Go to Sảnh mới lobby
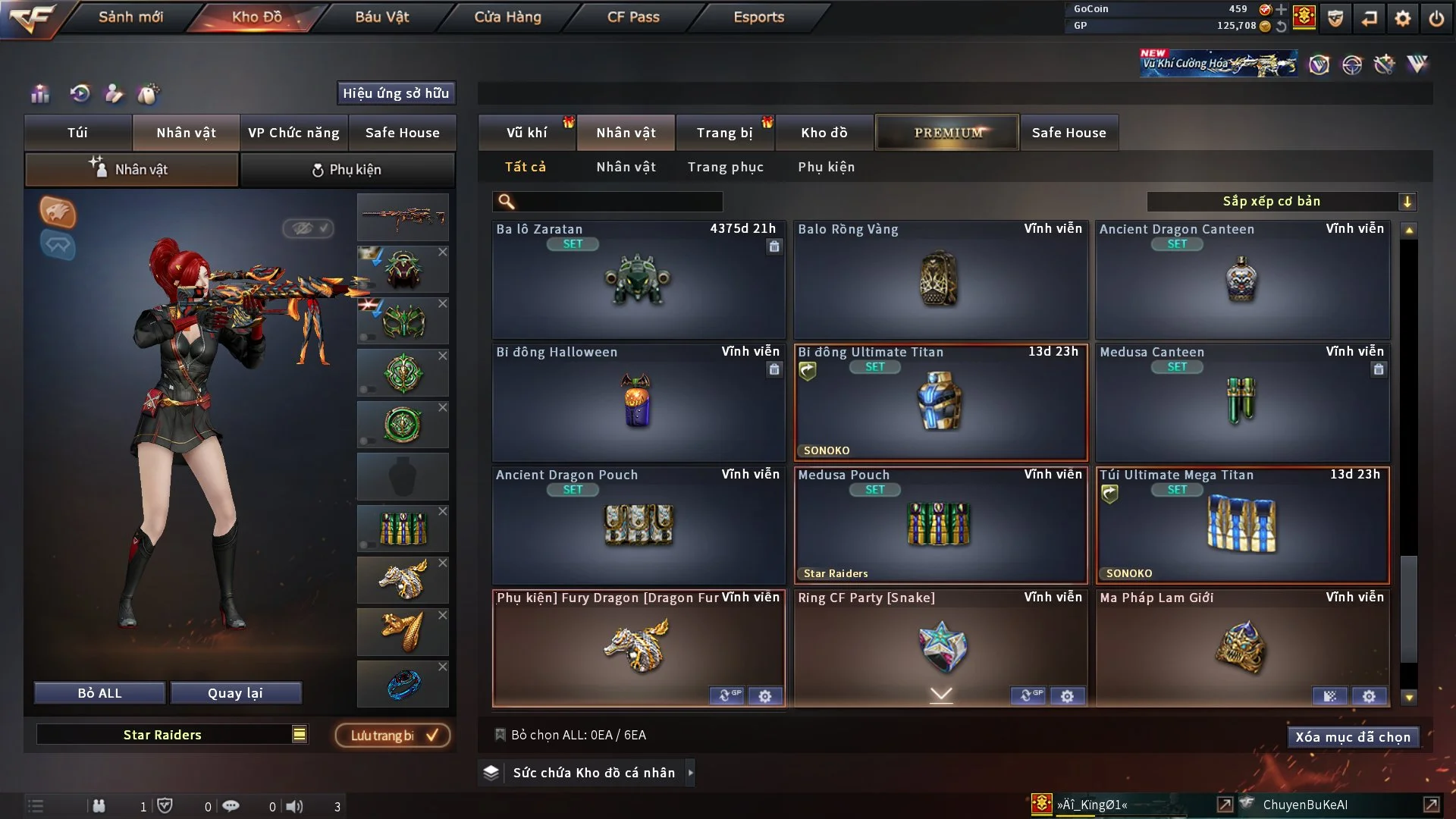The height and width of the screenshot is (819, 1456). (130, 17)
